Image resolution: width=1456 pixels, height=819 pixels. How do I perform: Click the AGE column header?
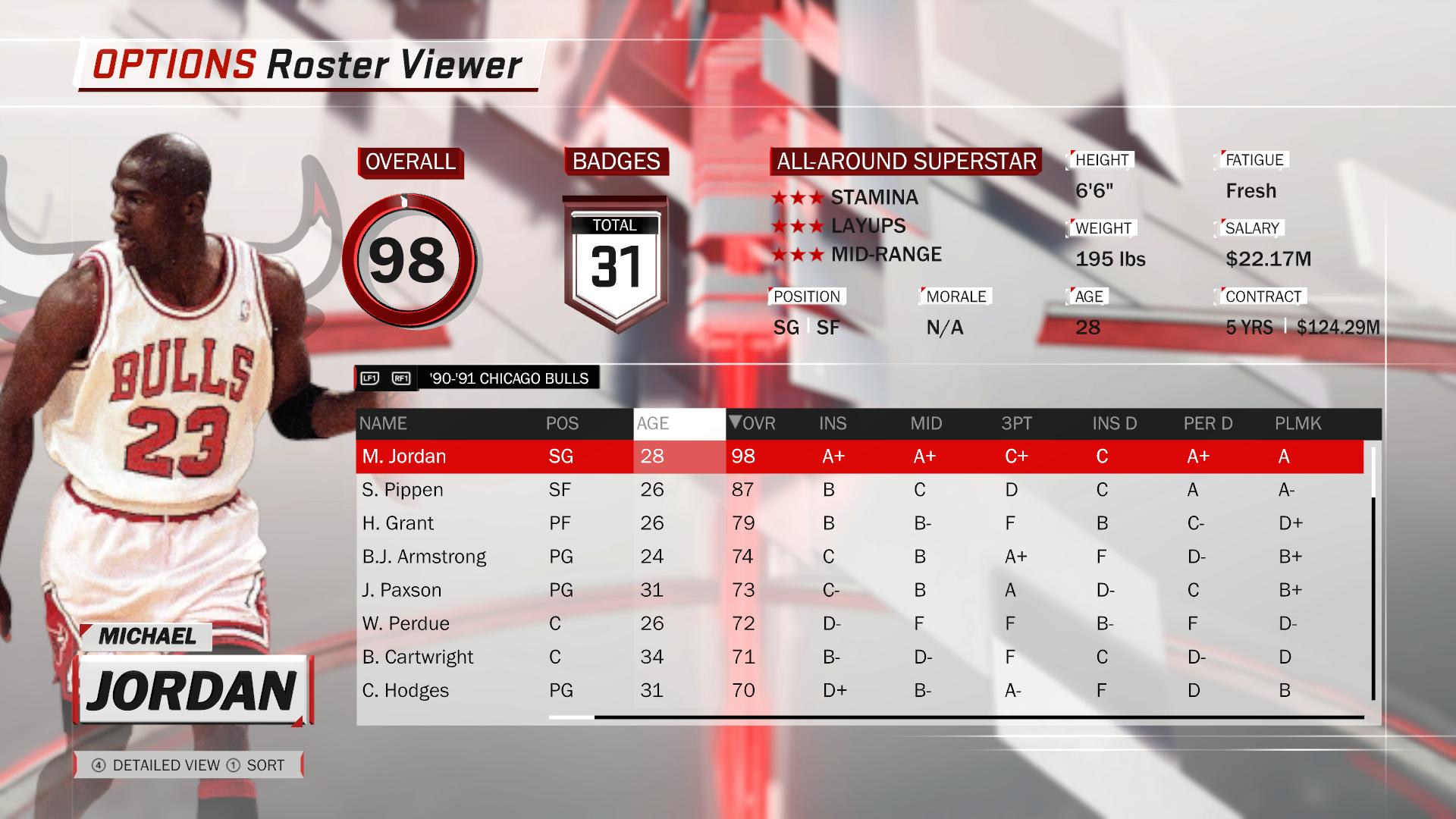coord(653,424)
